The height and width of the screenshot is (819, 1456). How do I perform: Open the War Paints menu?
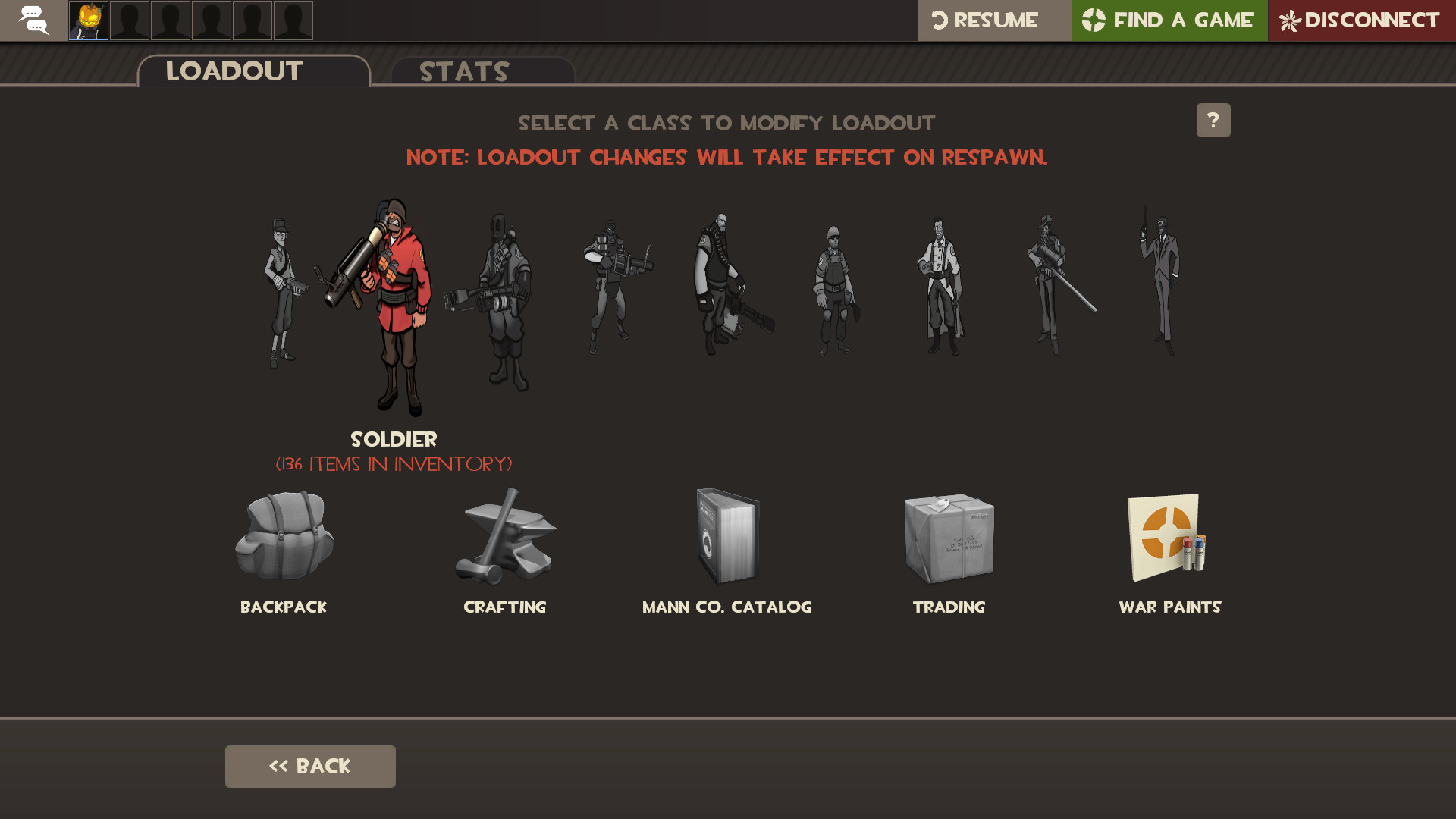pos(1168,538)
